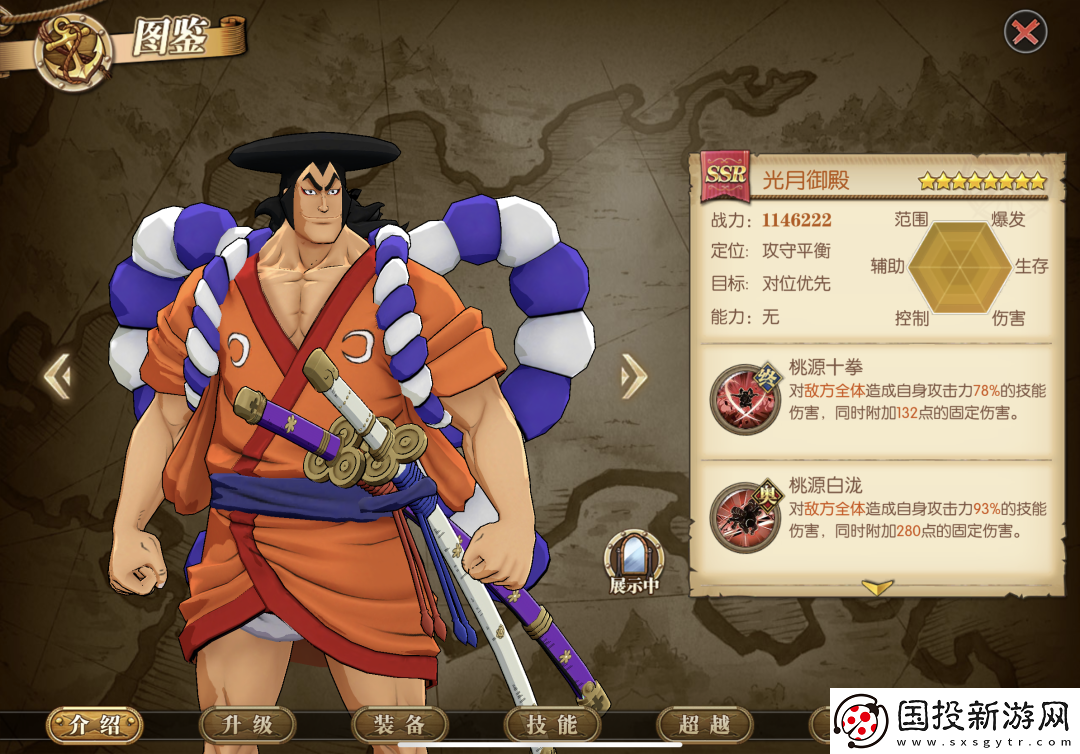Switch to the 介绍 tab
This screenshot has width=1080, height=754.
click(x=94, y=725)
